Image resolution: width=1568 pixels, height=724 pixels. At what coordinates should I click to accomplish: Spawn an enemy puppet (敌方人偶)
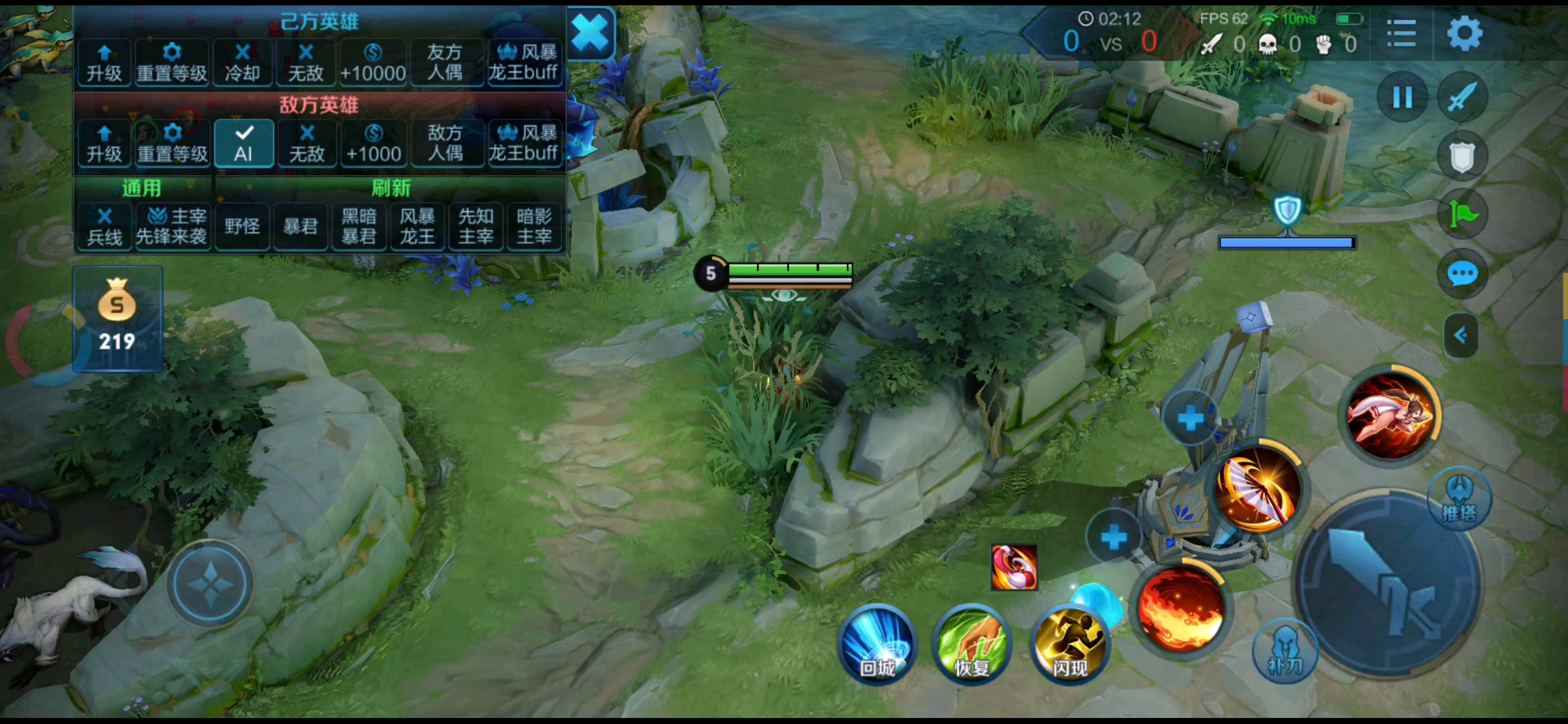point(445,143)
